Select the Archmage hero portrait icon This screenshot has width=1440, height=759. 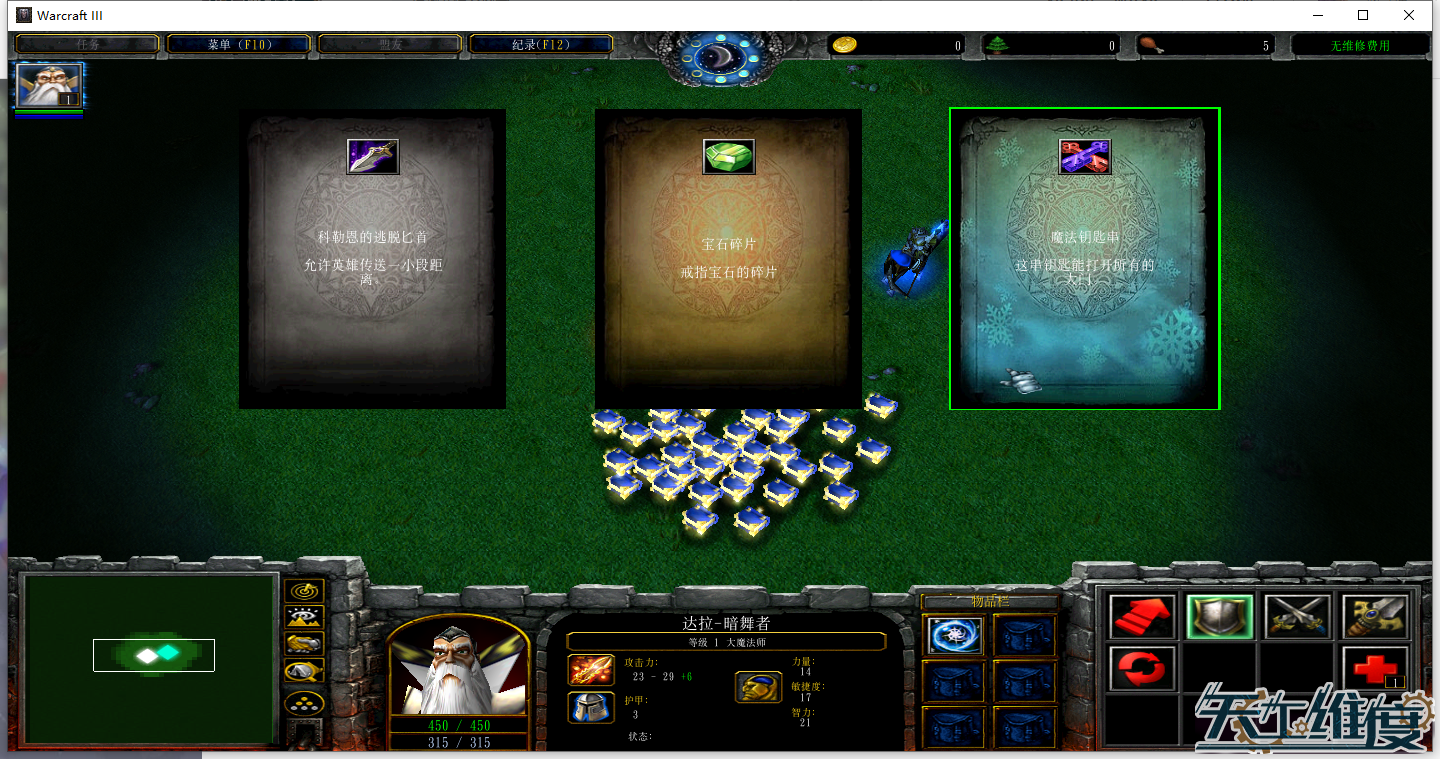(x=49, y=86)
